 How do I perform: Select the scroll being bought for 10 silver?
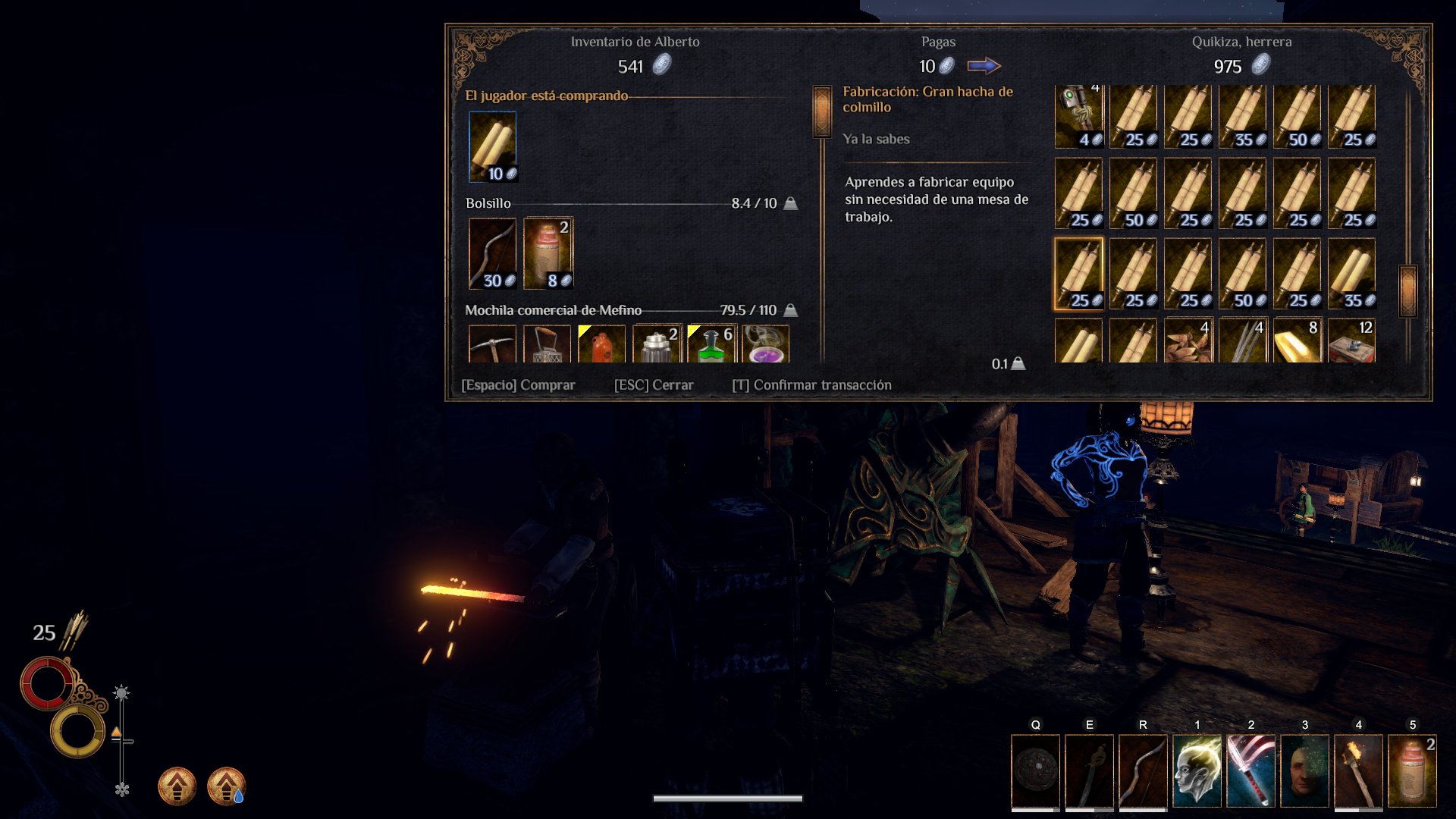493,146
